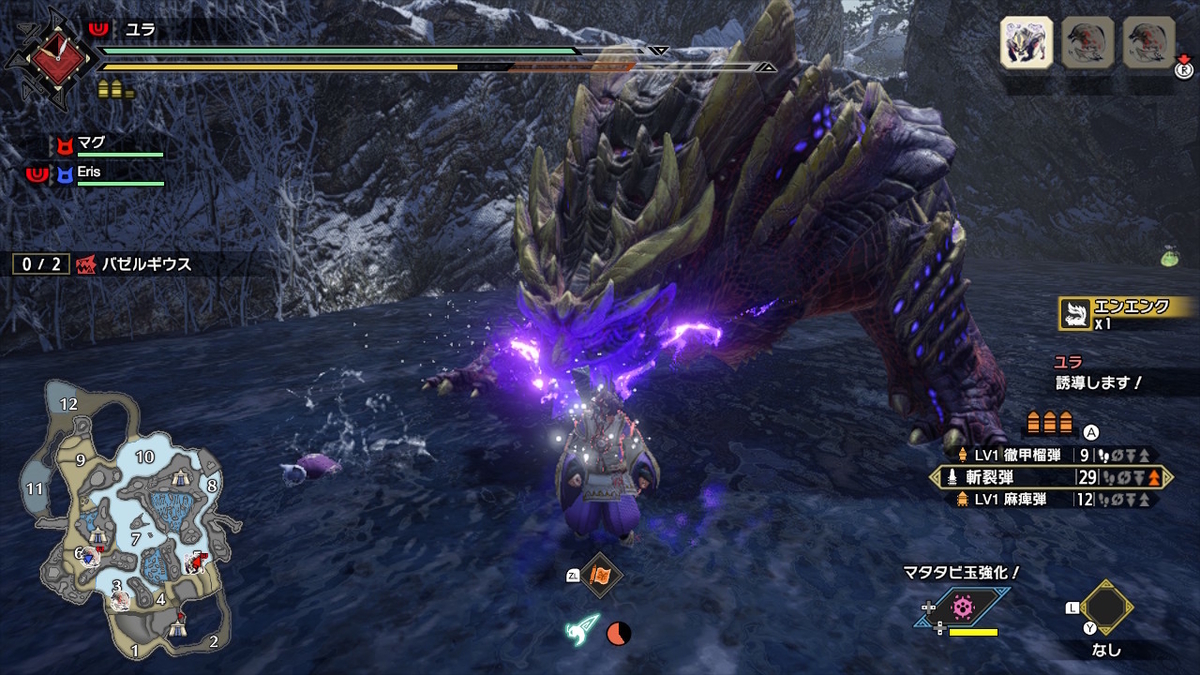Activate the マタタビ玉強化 action icon

(x=963, y=607)
